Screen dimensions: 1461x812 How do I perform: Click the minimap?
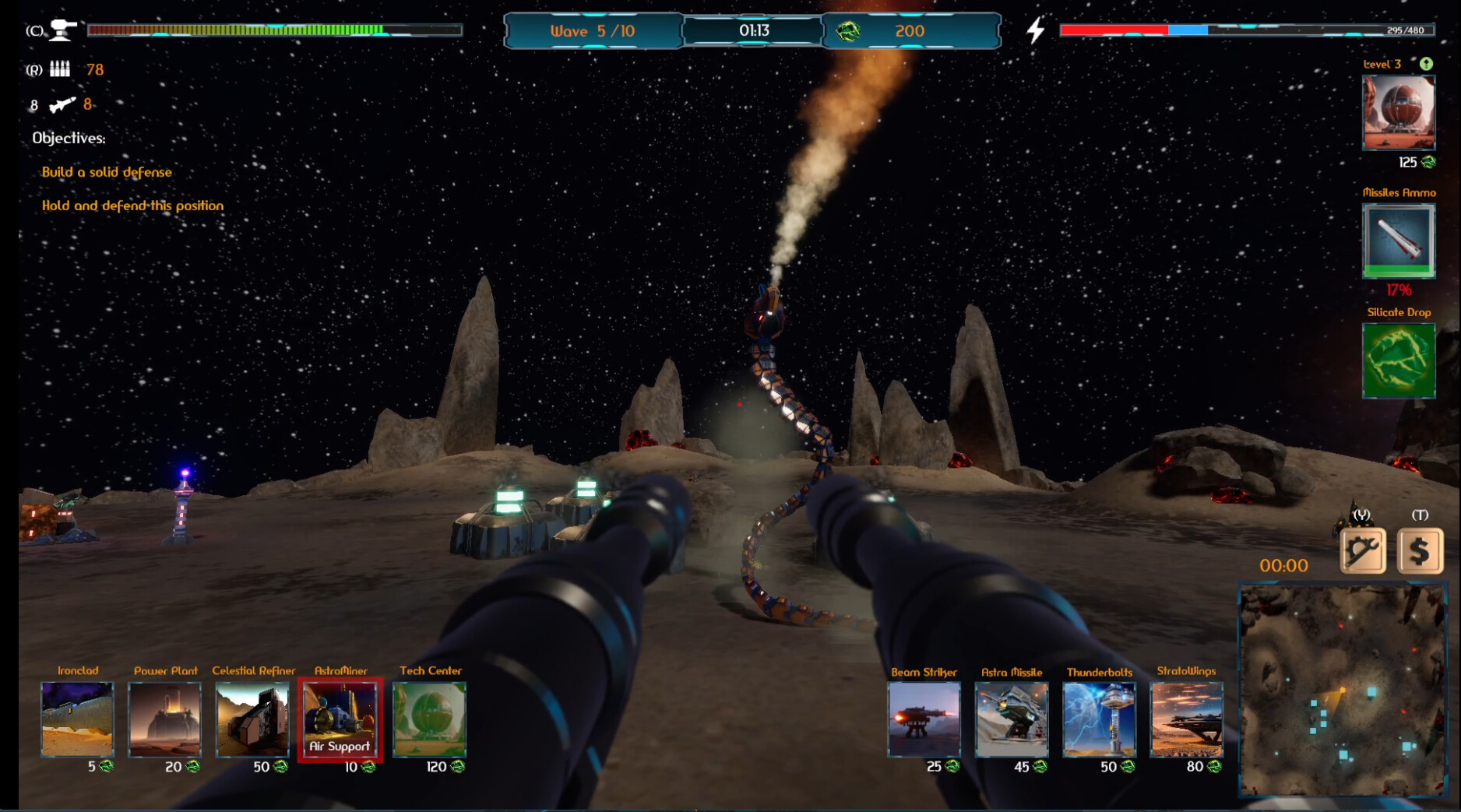click(x=1342, y=691)
